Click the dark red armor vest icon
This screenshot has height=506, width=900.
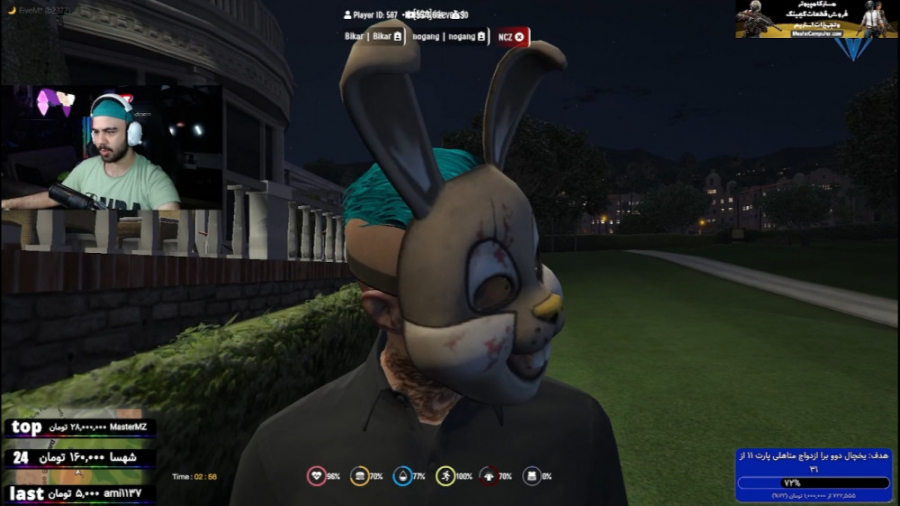coord(488,476)
